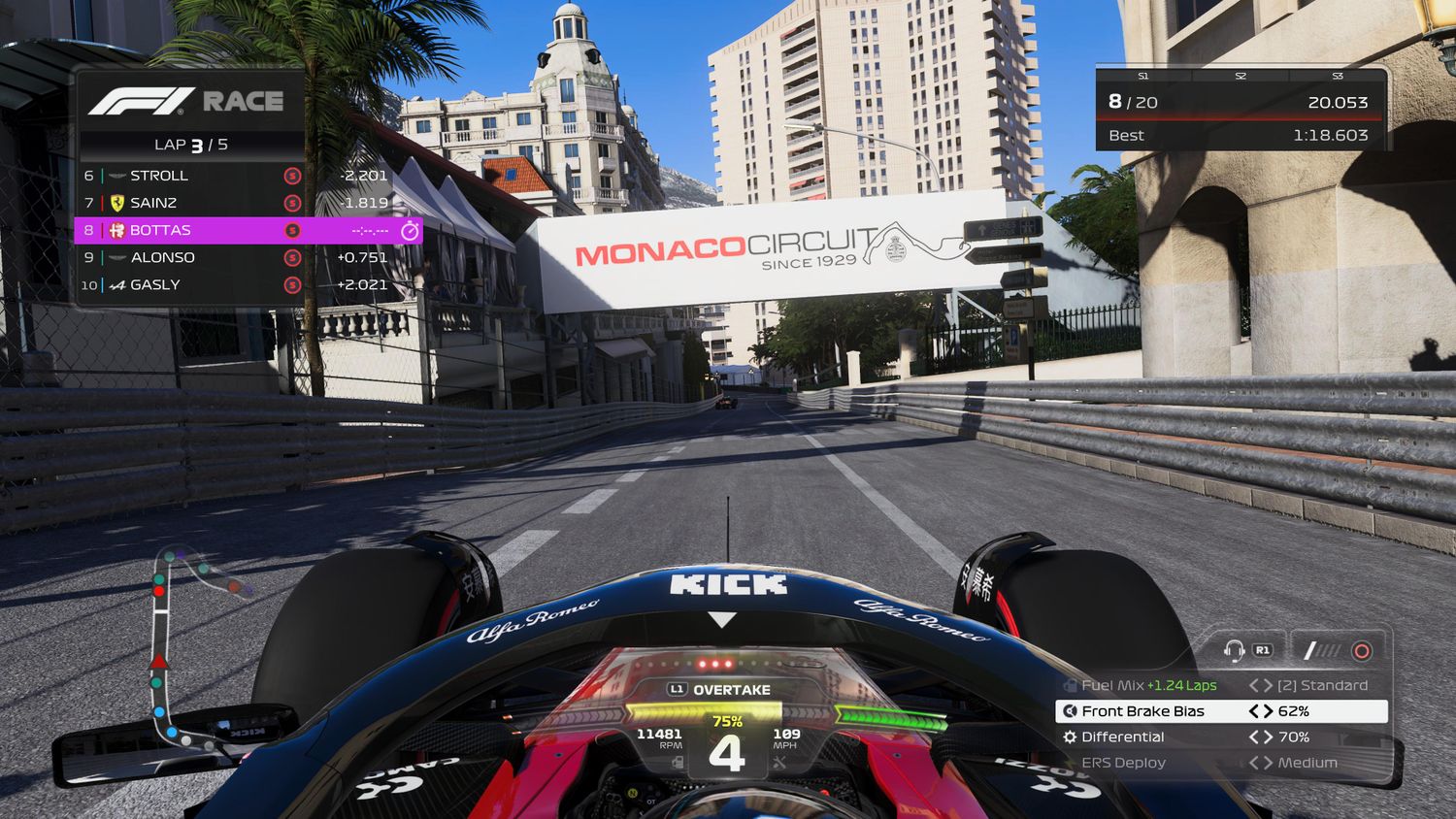This screenshot has width=1456, height=819.
Task: Click the highlighted Bottas standings row
Action: point(248,230)
